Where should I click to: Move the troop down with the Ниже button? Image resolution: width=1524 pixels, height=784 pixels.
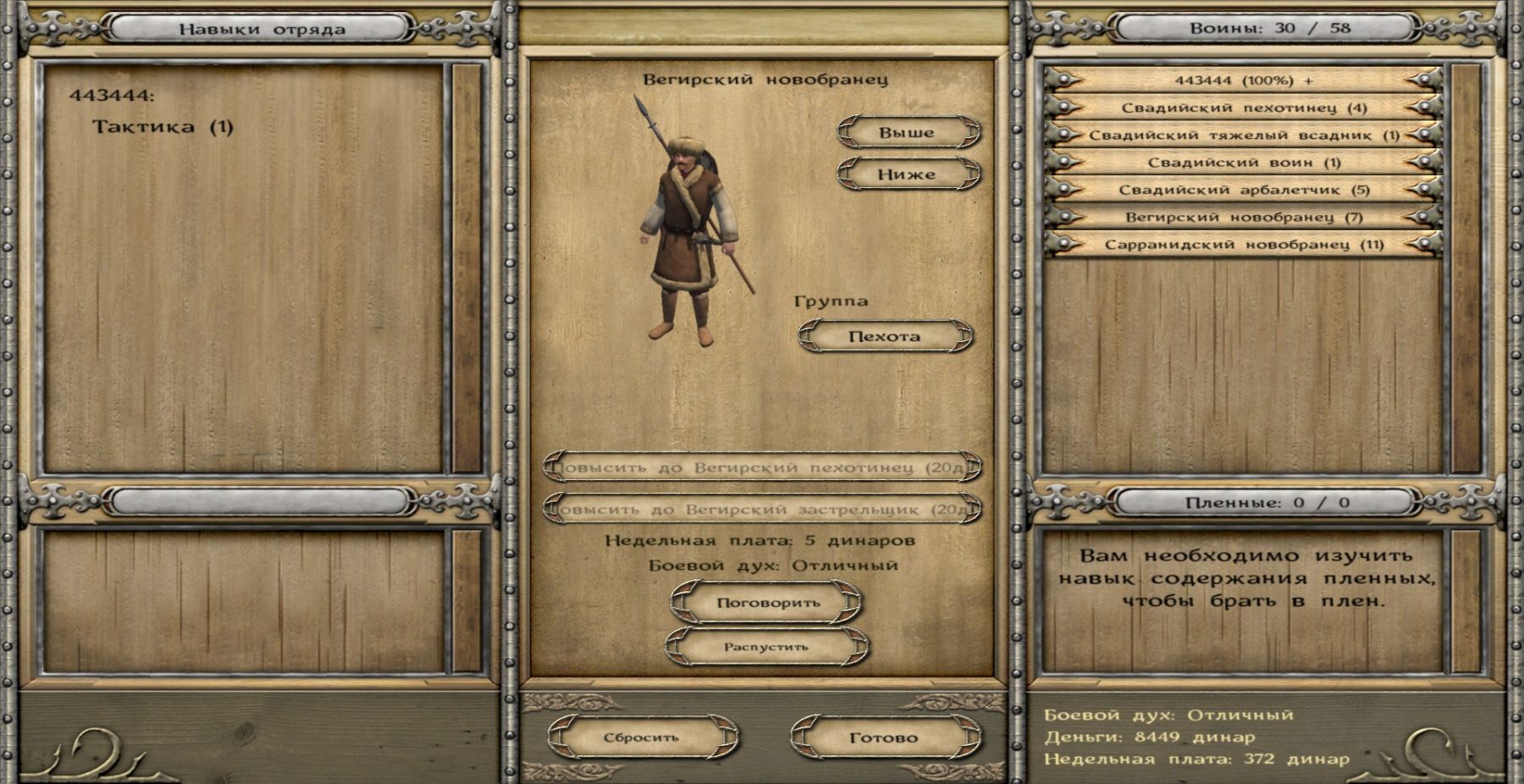[x=908, y=174]
